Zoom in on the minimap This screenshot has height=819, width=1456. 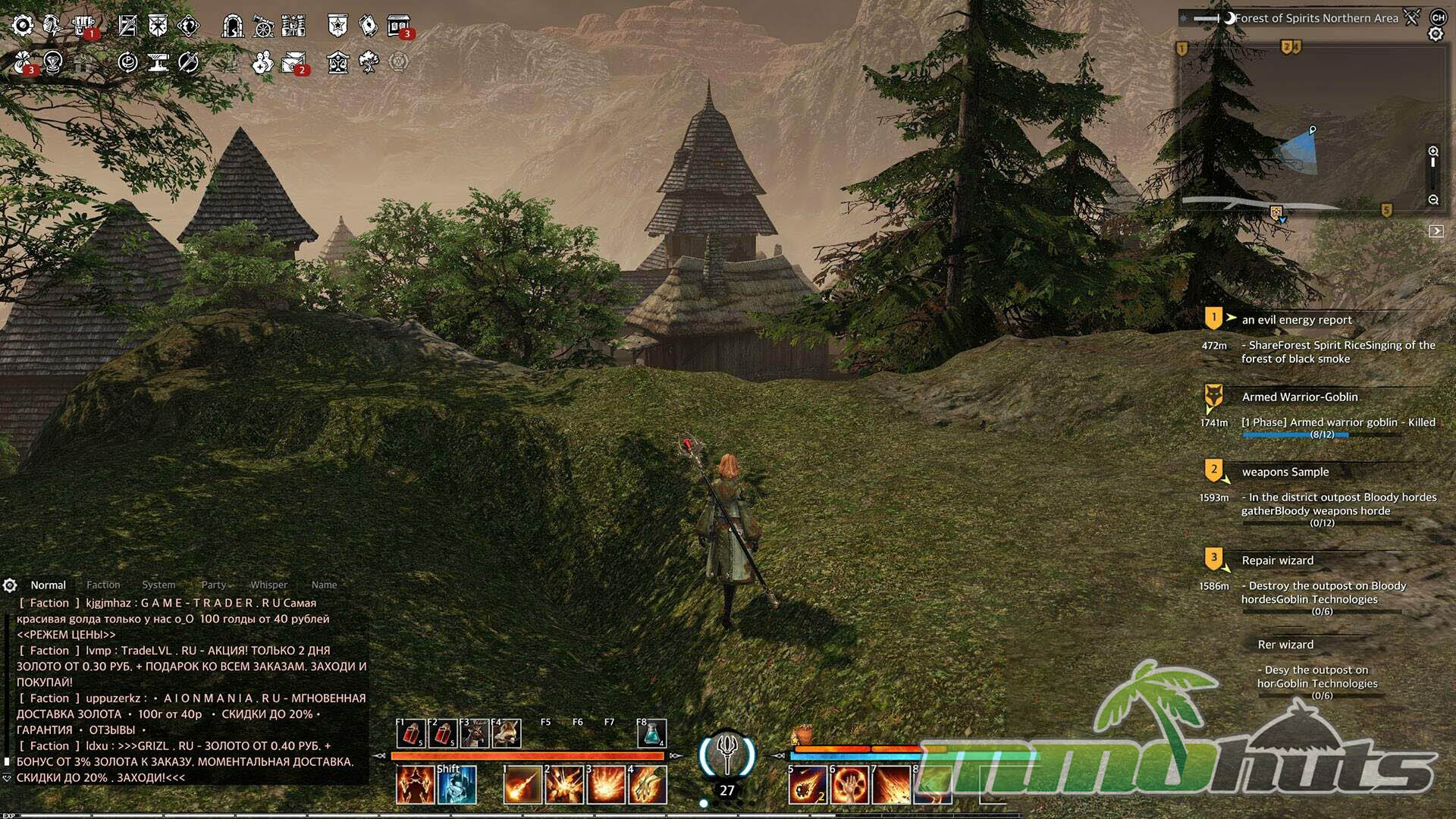[1433, 152]
